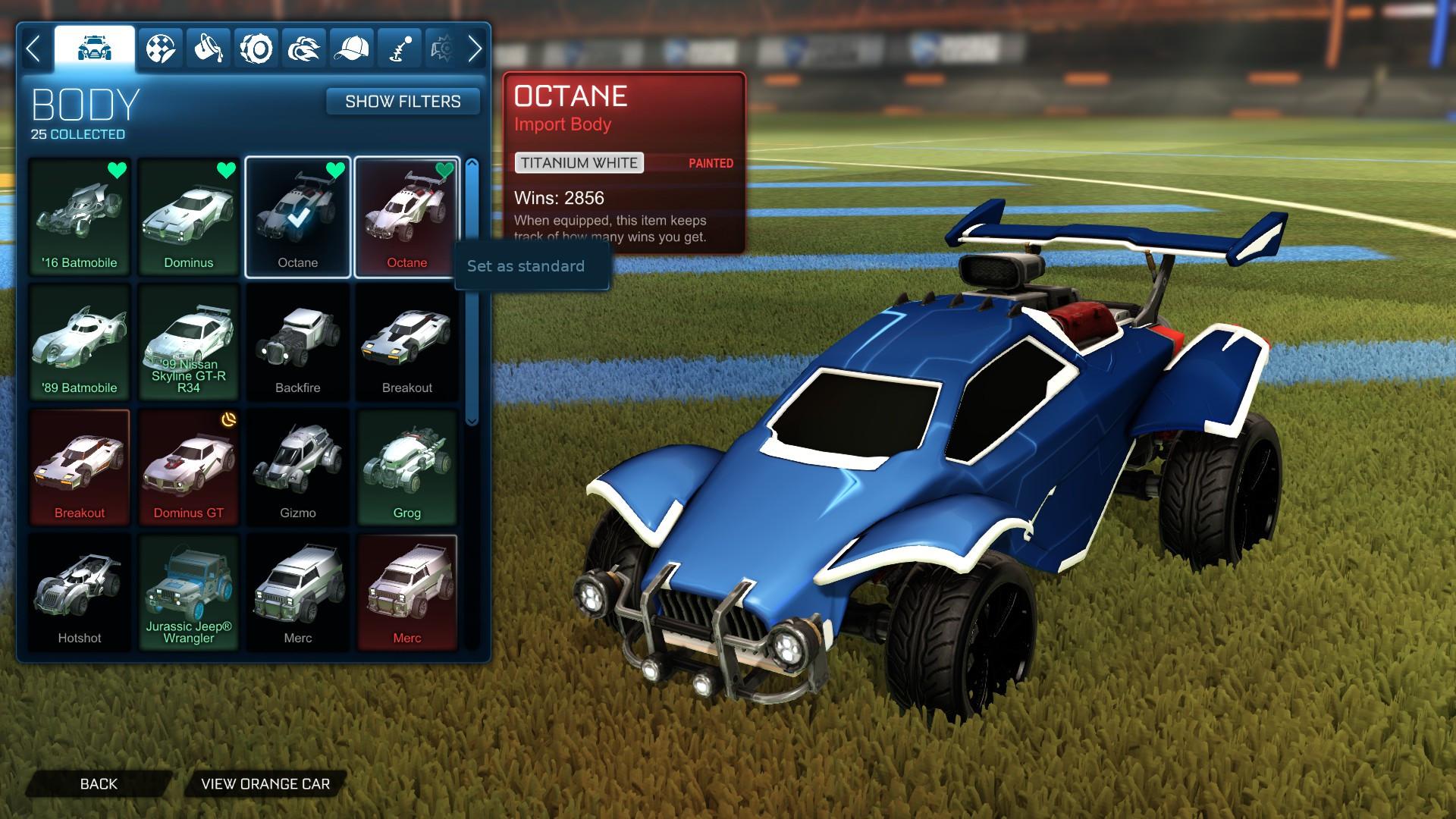This screenshot has width=1456, height=819.
Task: Click the body list scrollbar down arrow
Action: [472, 420]
